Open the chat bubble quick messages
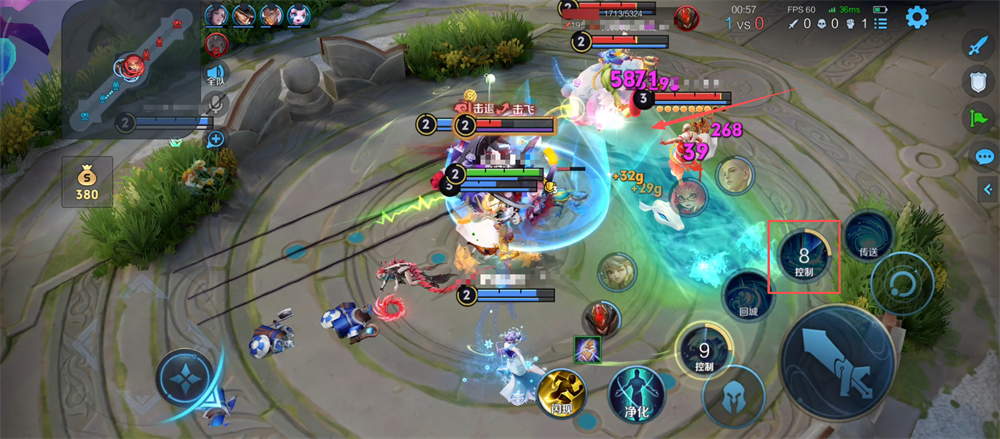The height and width of the screenshot is (439, 1000). (x=984, y=156)
